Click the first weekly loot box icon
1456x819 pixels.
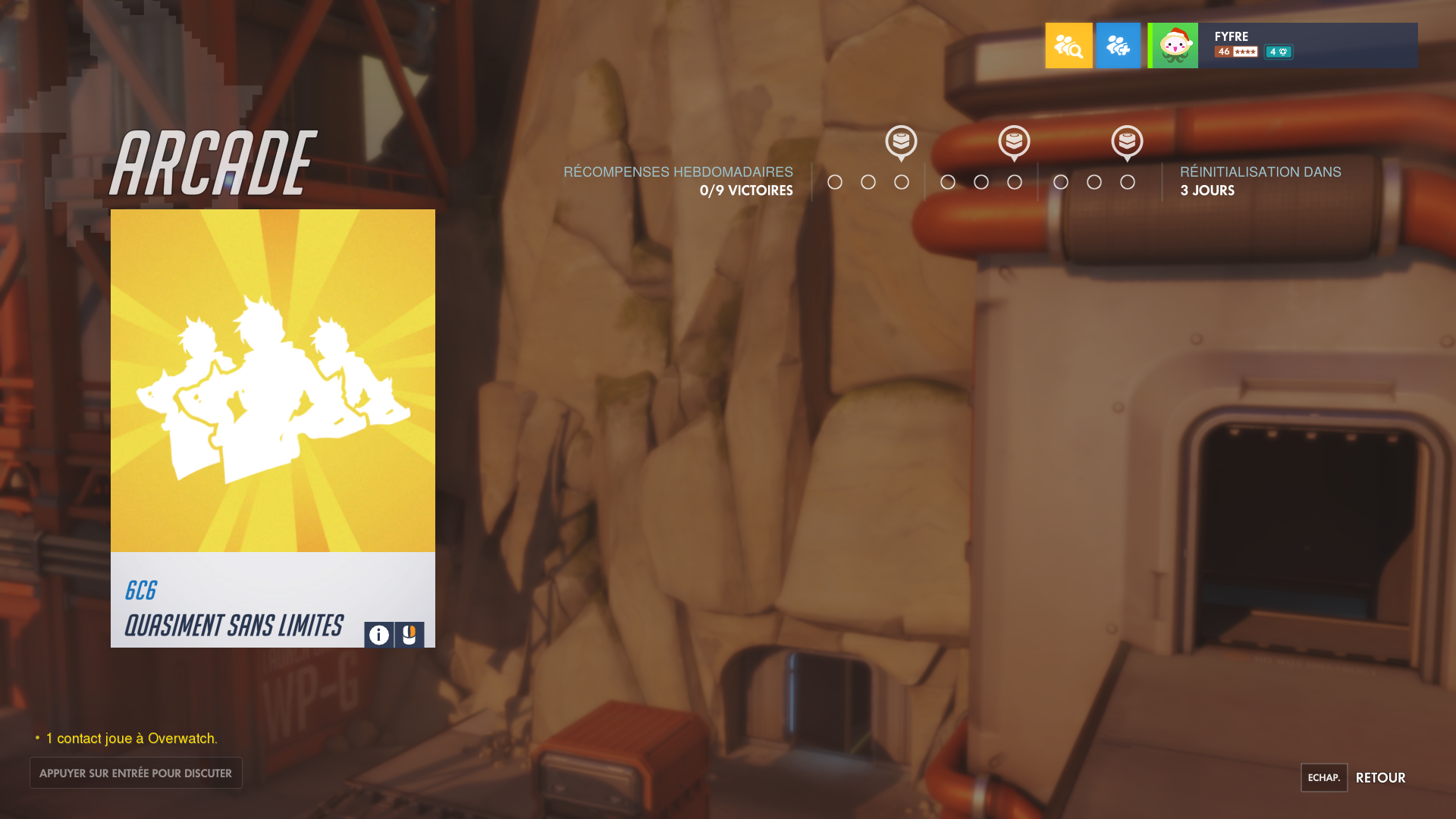[x=901, y=143]
